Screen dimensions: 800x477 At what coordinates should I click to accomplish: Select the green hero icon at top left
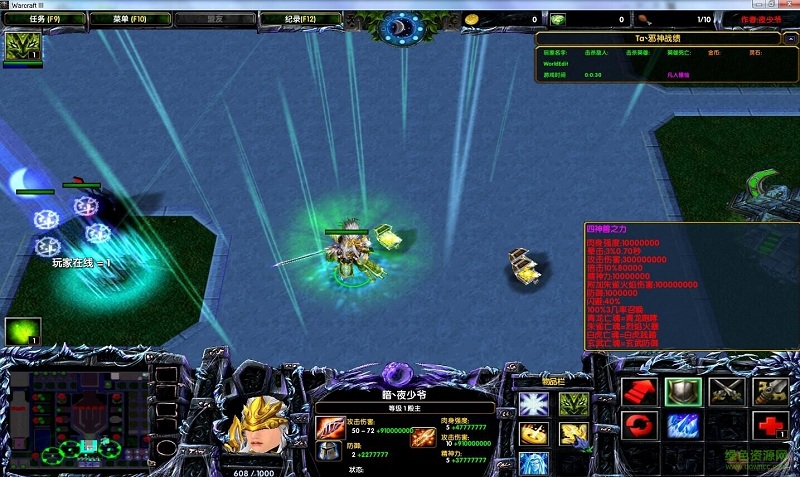click(20, 46)
